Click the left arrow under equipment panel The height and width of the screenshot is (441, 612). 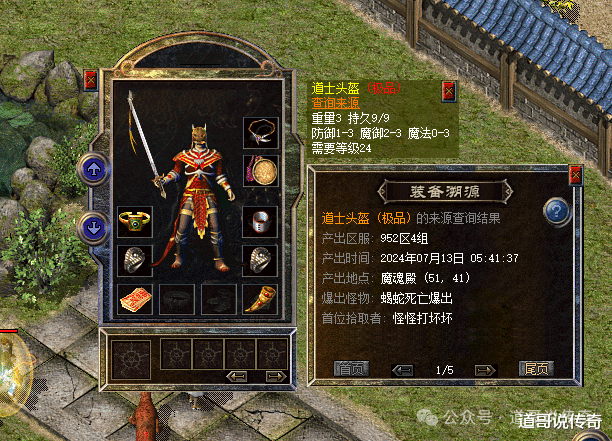coord(238,376)
